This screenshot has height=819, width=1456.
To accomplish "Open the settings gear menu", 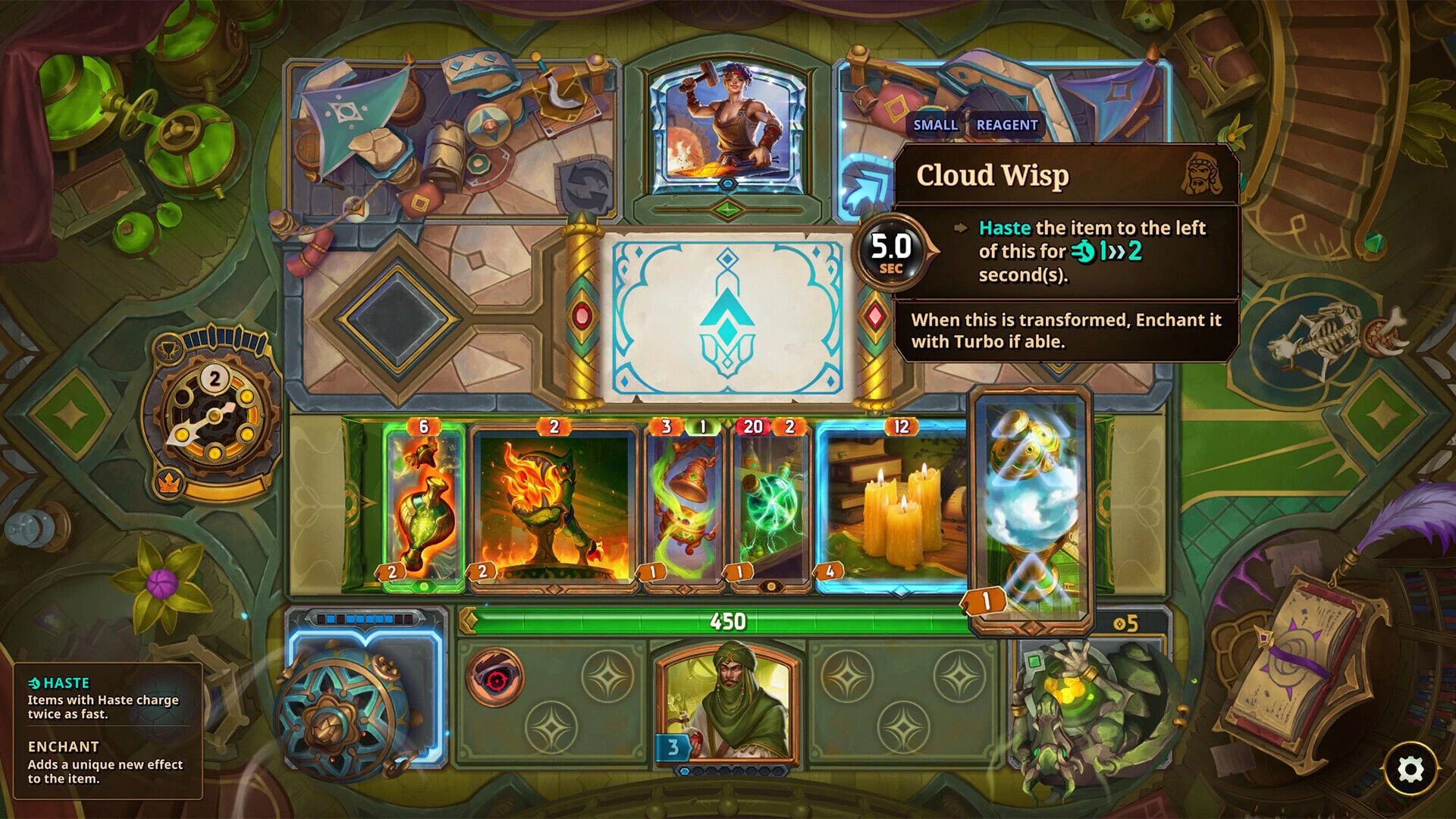I will (x=1410, y=769).
